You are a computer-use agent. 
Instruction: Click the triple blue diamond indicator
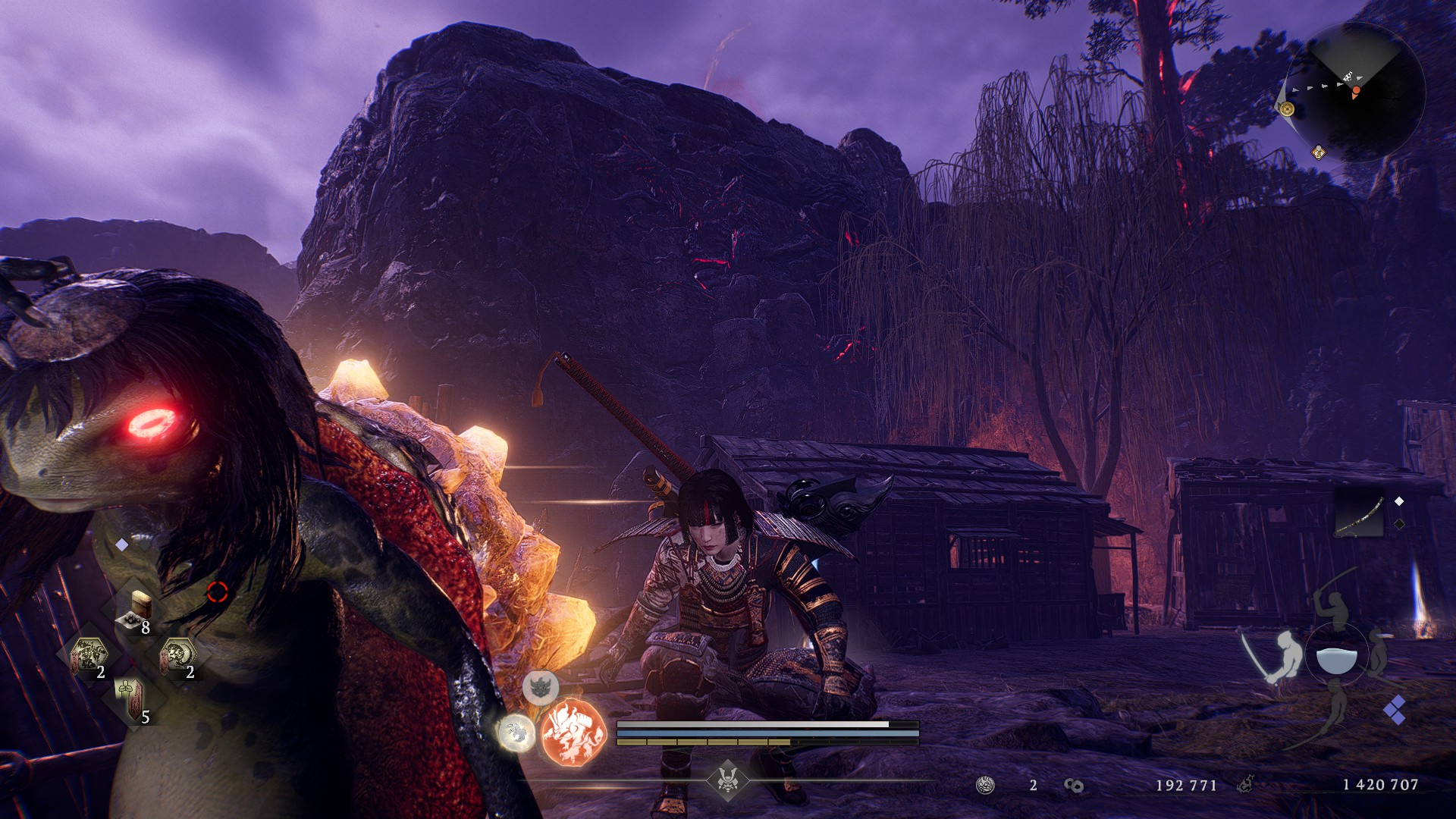tap(1395, 711)
